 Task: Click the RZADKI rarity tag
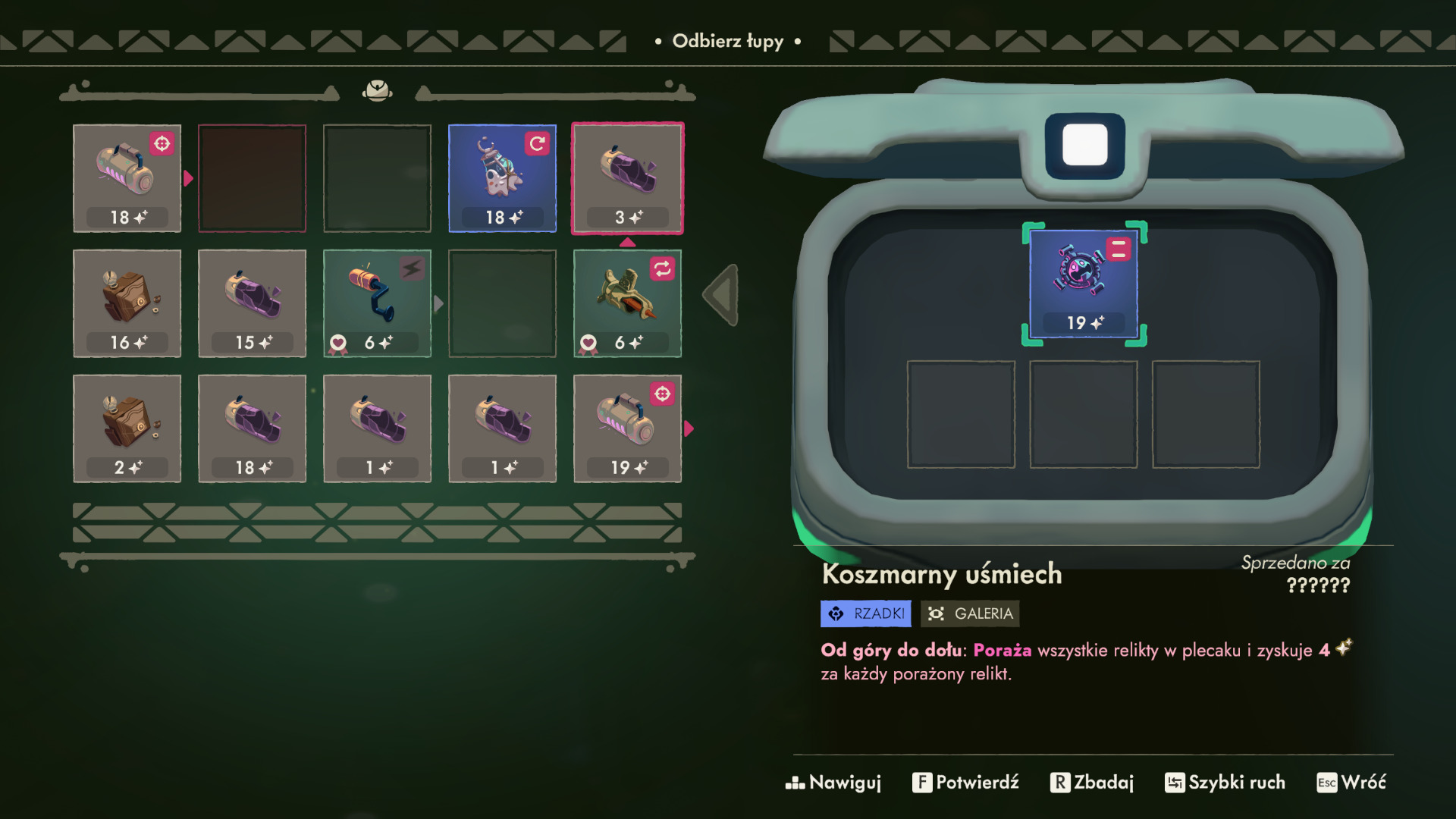(865, 613)
